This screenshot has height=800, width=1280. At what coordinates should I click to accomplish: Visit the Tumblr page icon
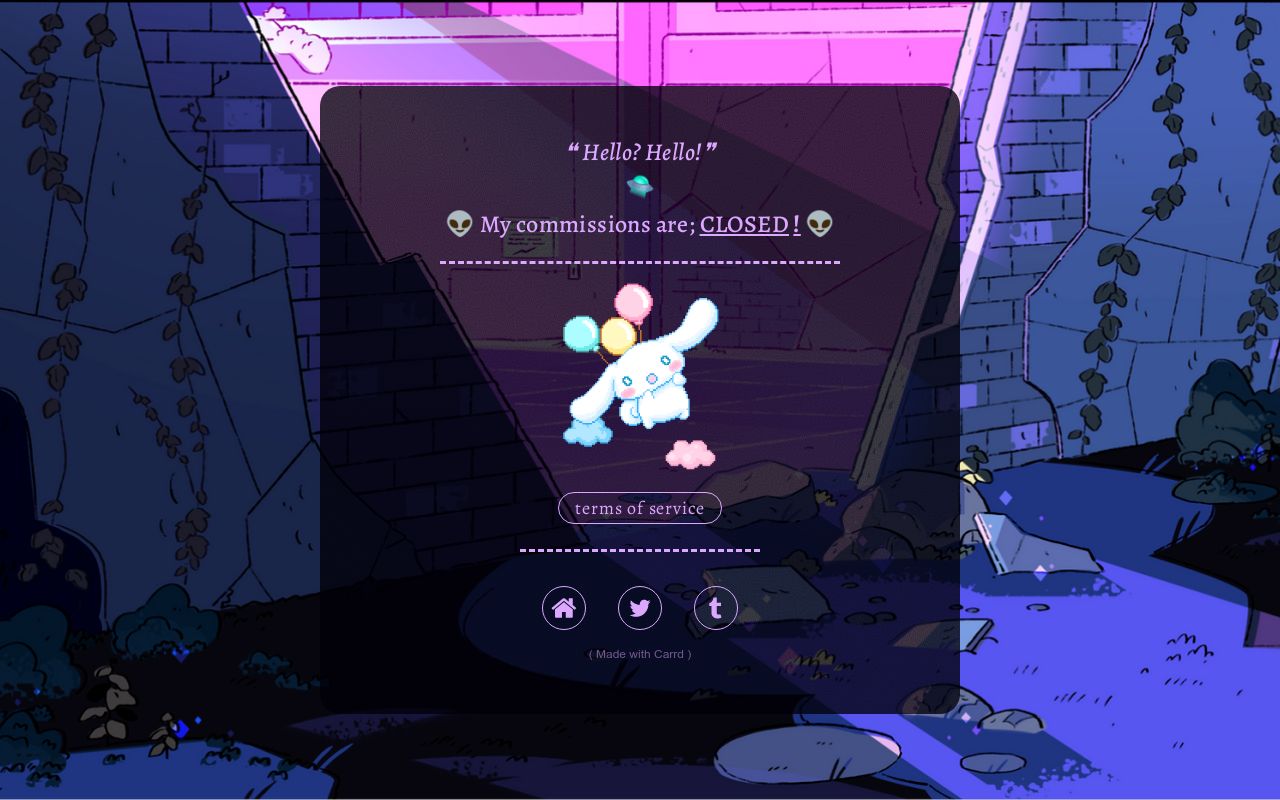(x=716, y=608)
